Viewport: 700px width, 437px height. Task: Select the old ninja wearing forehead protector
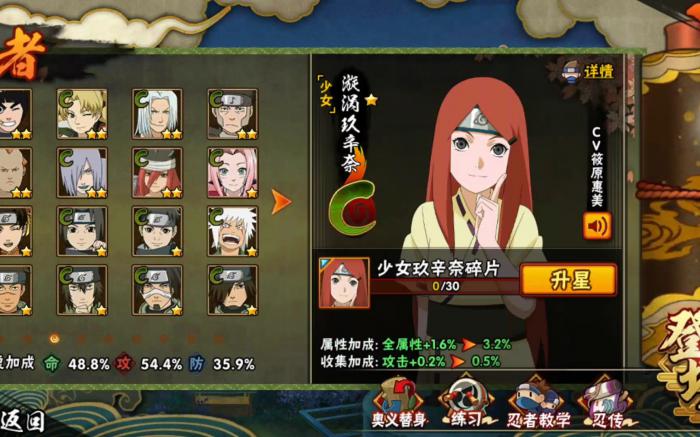click(x=232, y=114)
